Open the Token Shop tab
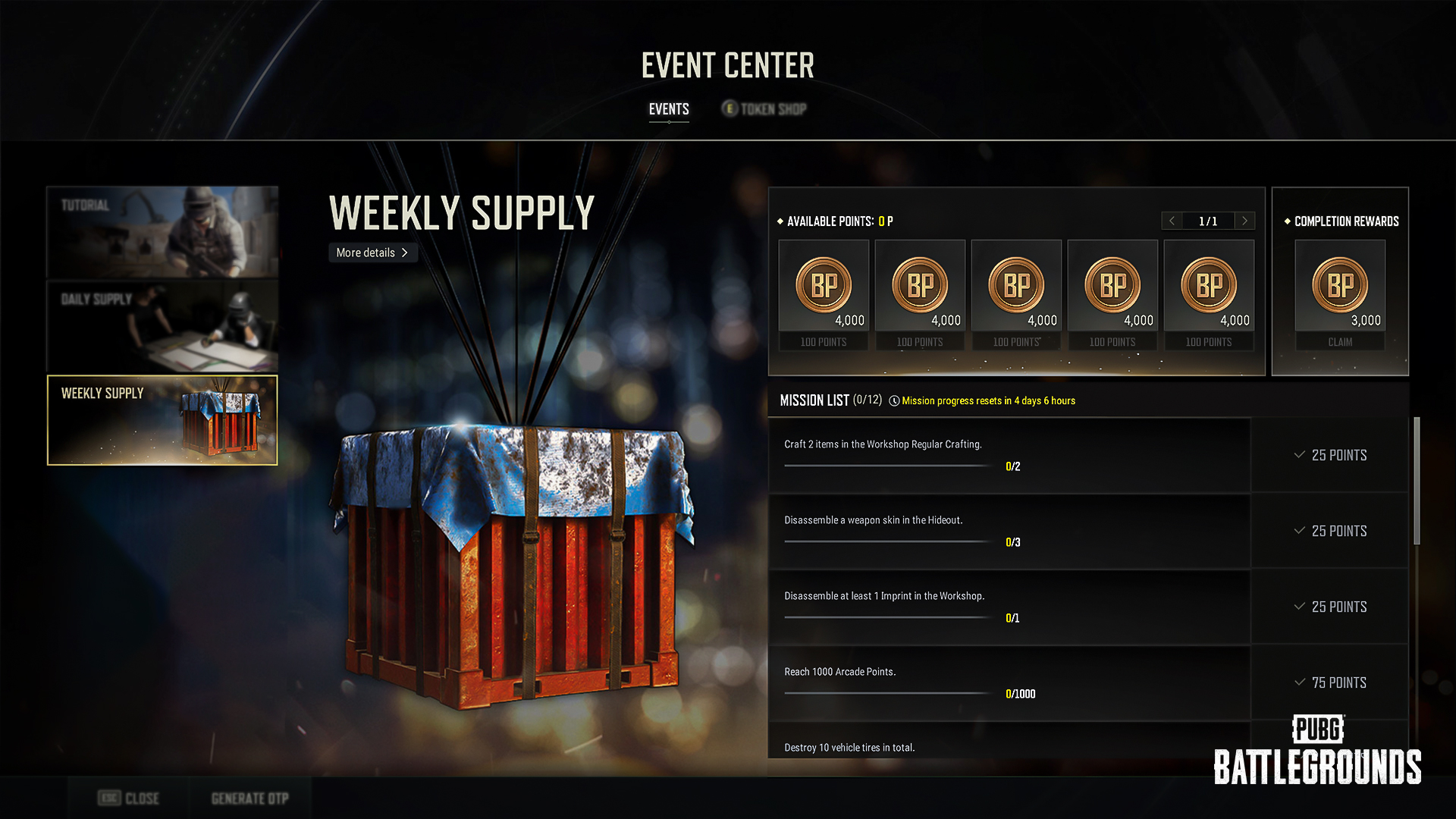Screen dimensions: 1456x819 764,109
